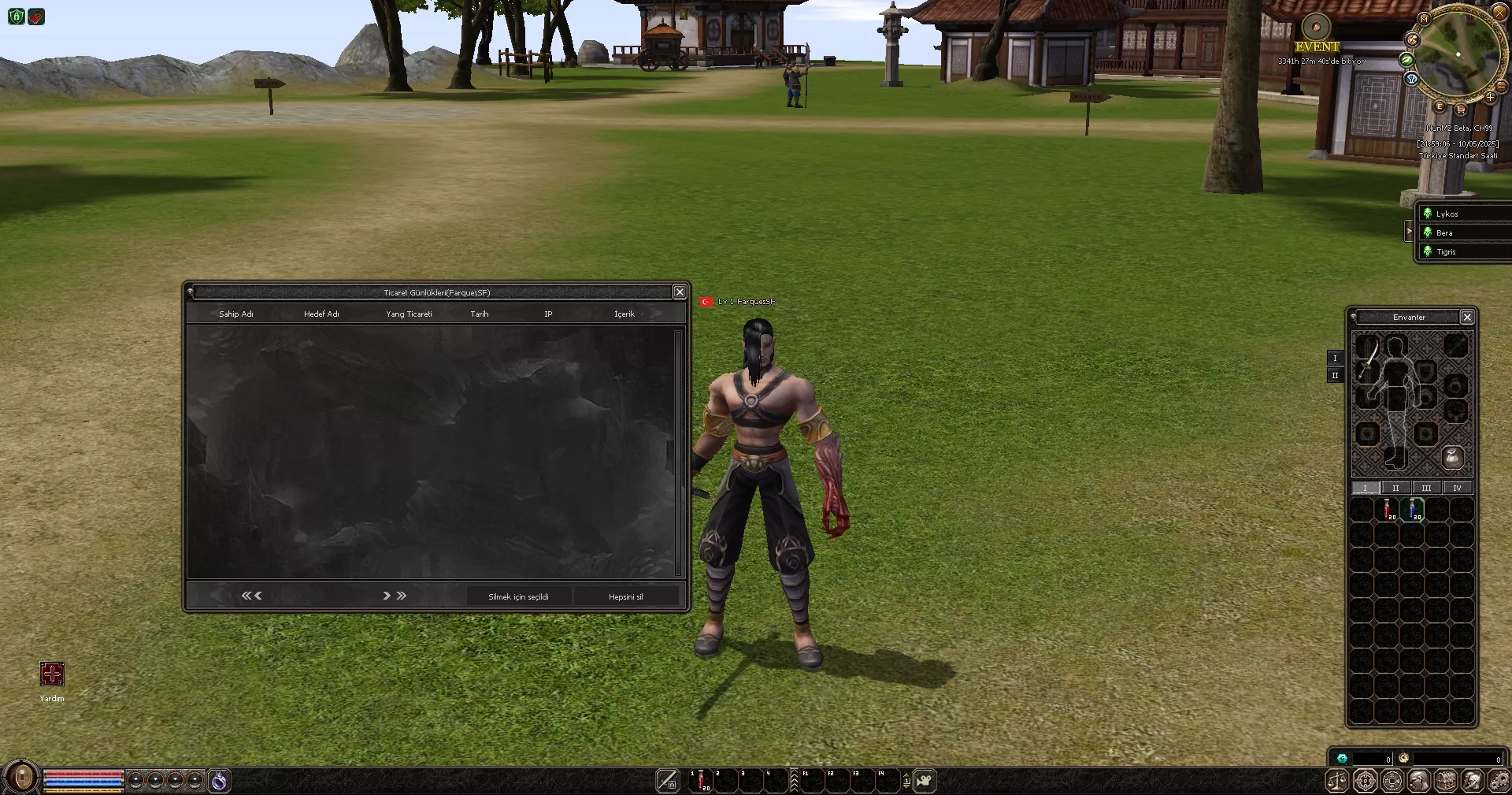The width and height of the screenshot is (1512, 795).
Task: Toggle the round icon beside the shield at top left
Action: click(x=36, y=17)
